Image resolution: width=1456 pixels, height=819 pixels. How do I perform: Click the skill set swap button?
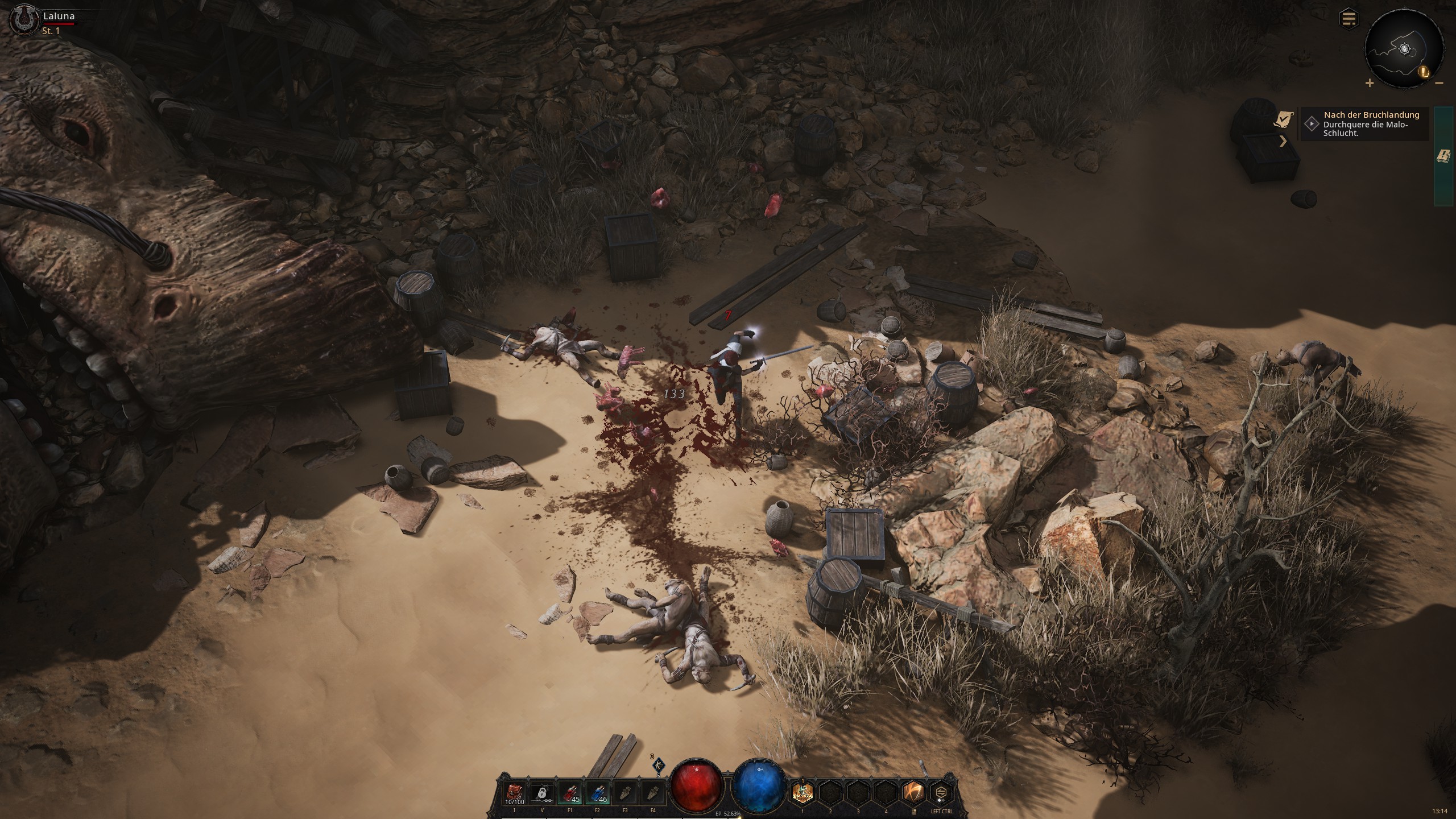(942, 793)
